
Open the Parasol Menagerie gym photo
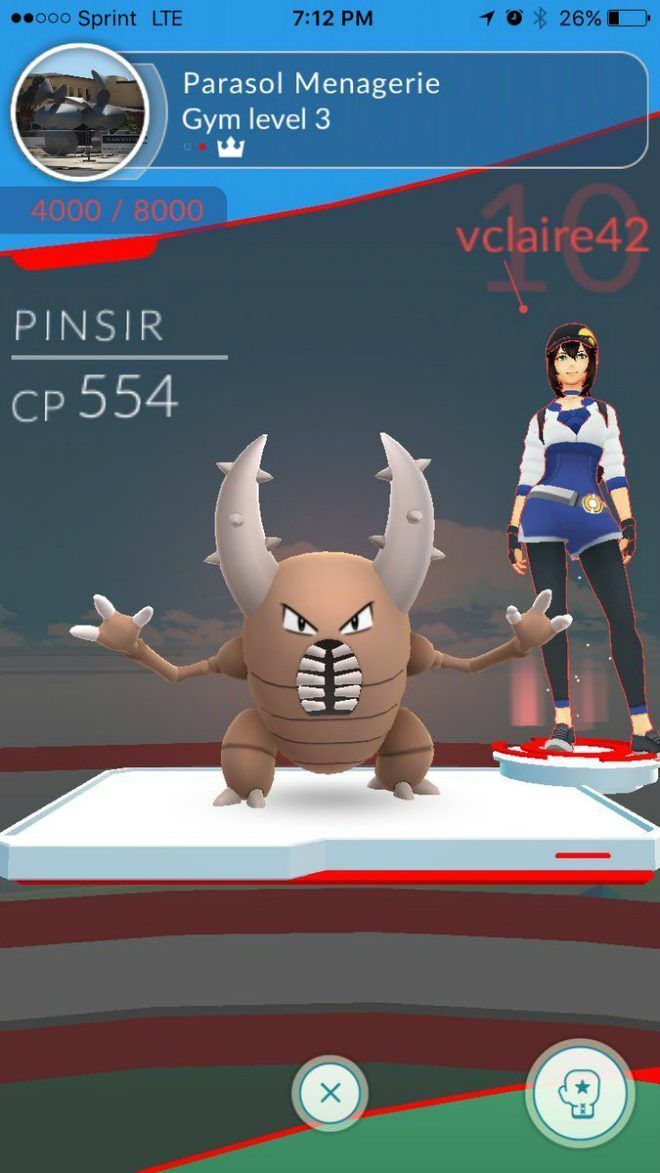pyautogui.click(x=80, y=112)
